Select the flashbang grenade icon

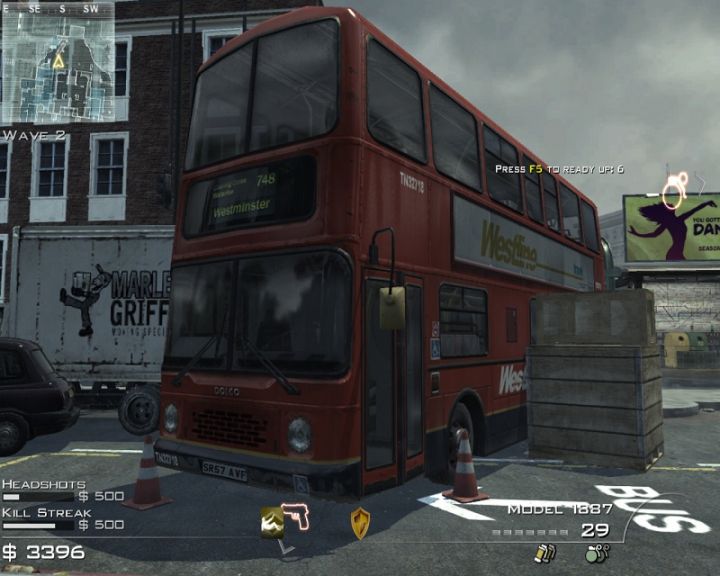click(x=545, y=552)
